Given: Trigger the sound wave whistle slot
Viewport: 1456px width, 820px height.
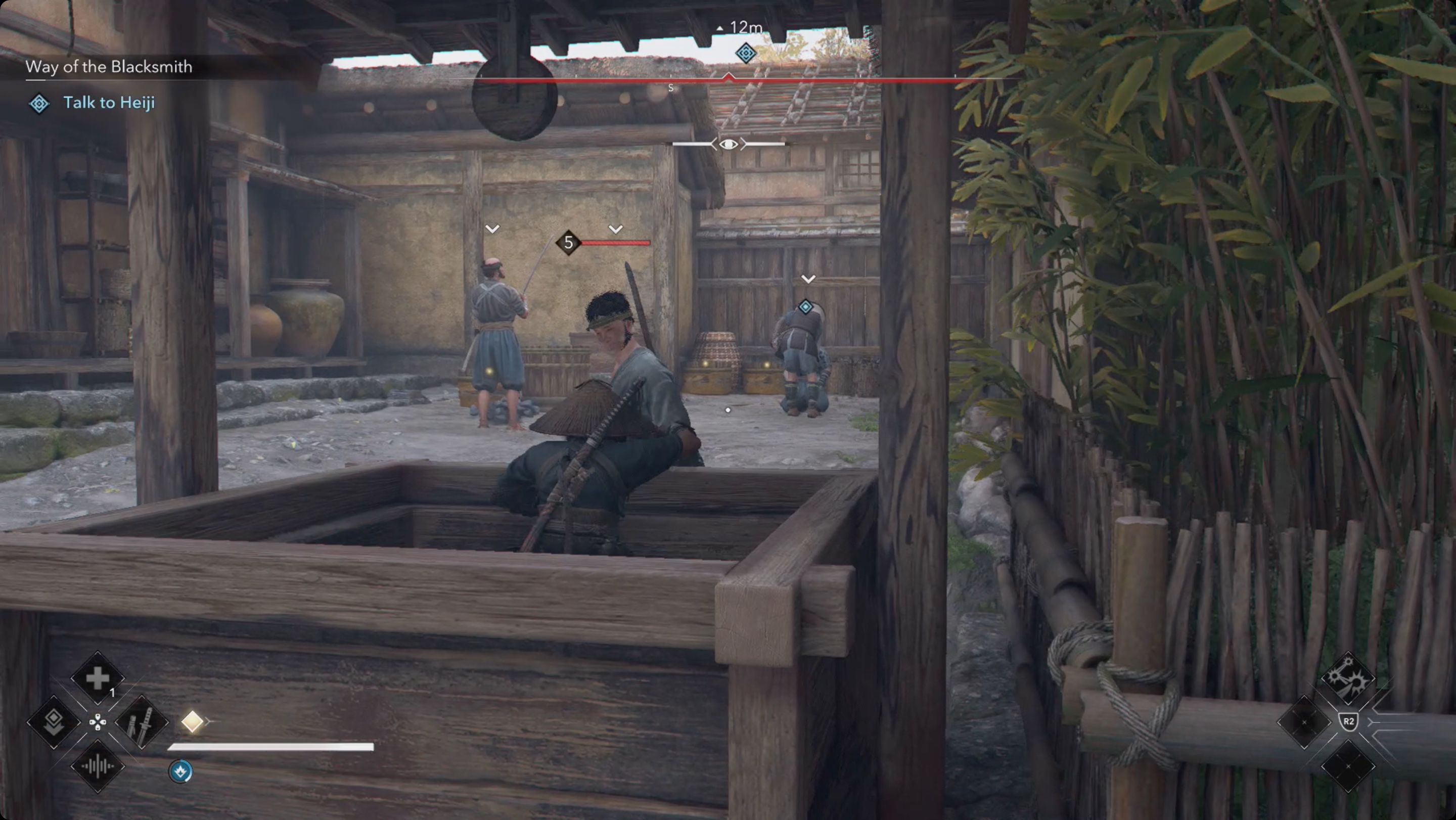Looking at the screenshot, I should 97,766.
